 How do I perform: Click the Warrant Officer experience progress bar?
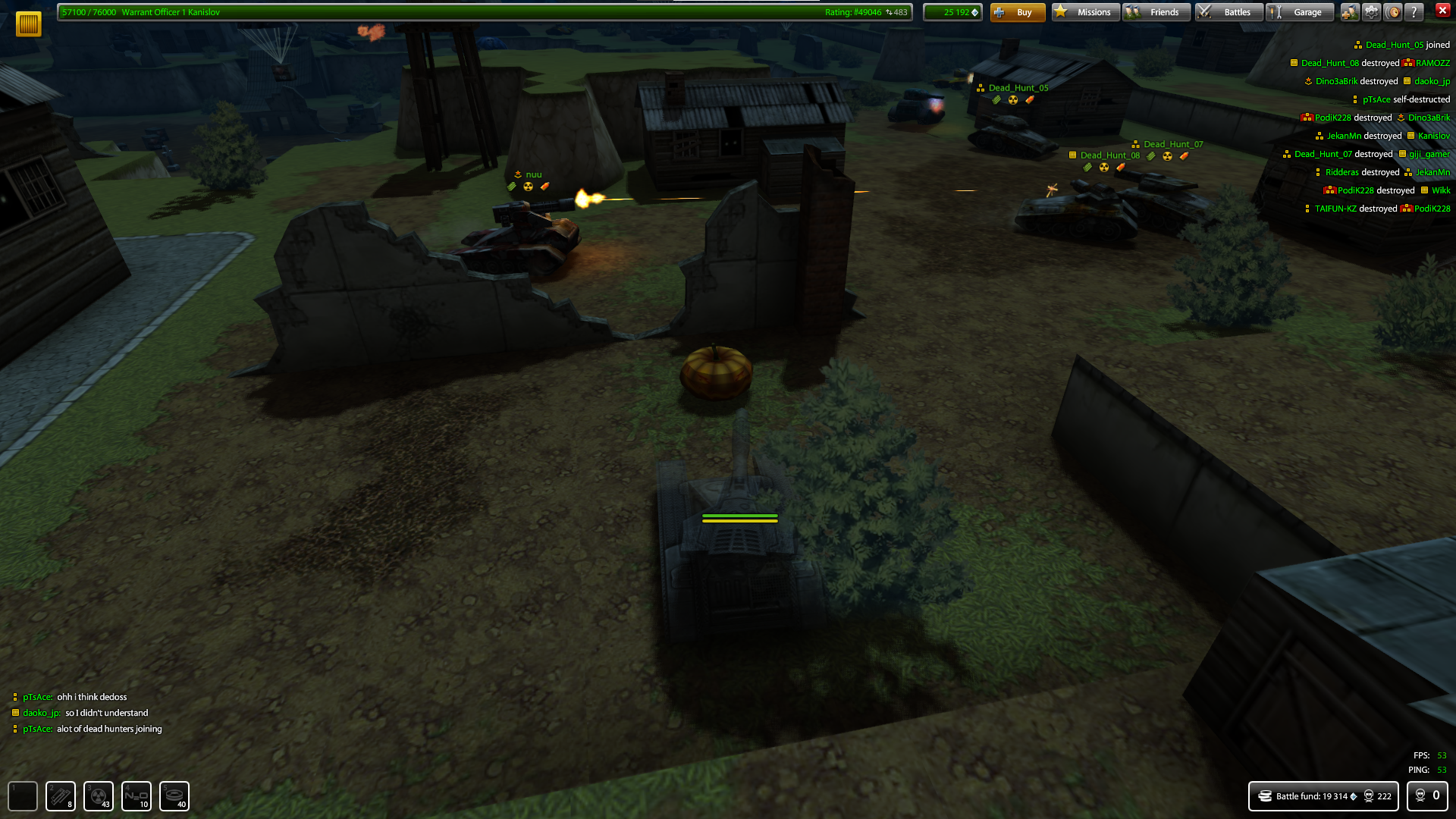tap(303, 12)
